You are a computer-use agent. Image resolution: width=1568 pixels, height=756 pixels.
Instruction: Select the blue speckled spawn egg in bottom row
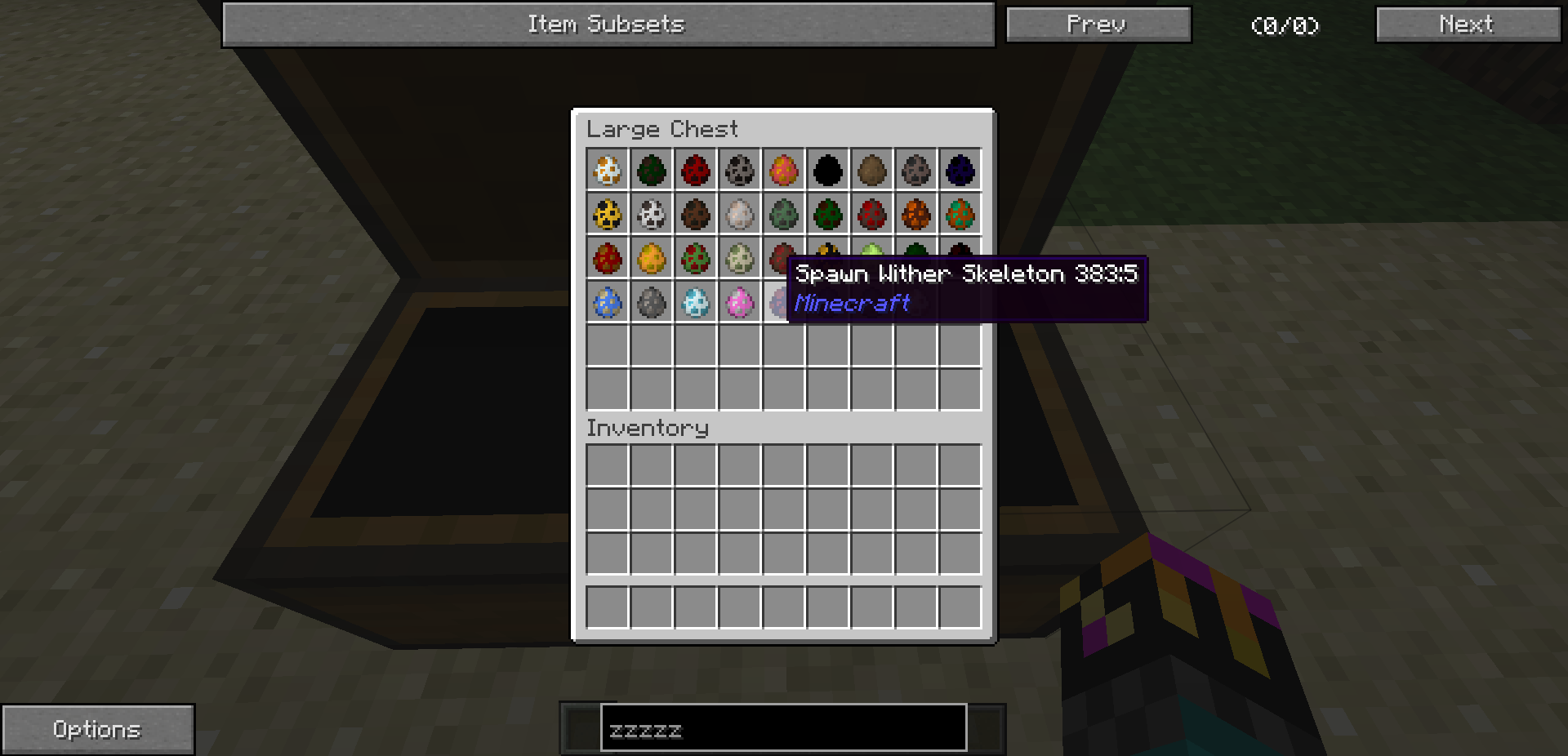tap(607, 303)
